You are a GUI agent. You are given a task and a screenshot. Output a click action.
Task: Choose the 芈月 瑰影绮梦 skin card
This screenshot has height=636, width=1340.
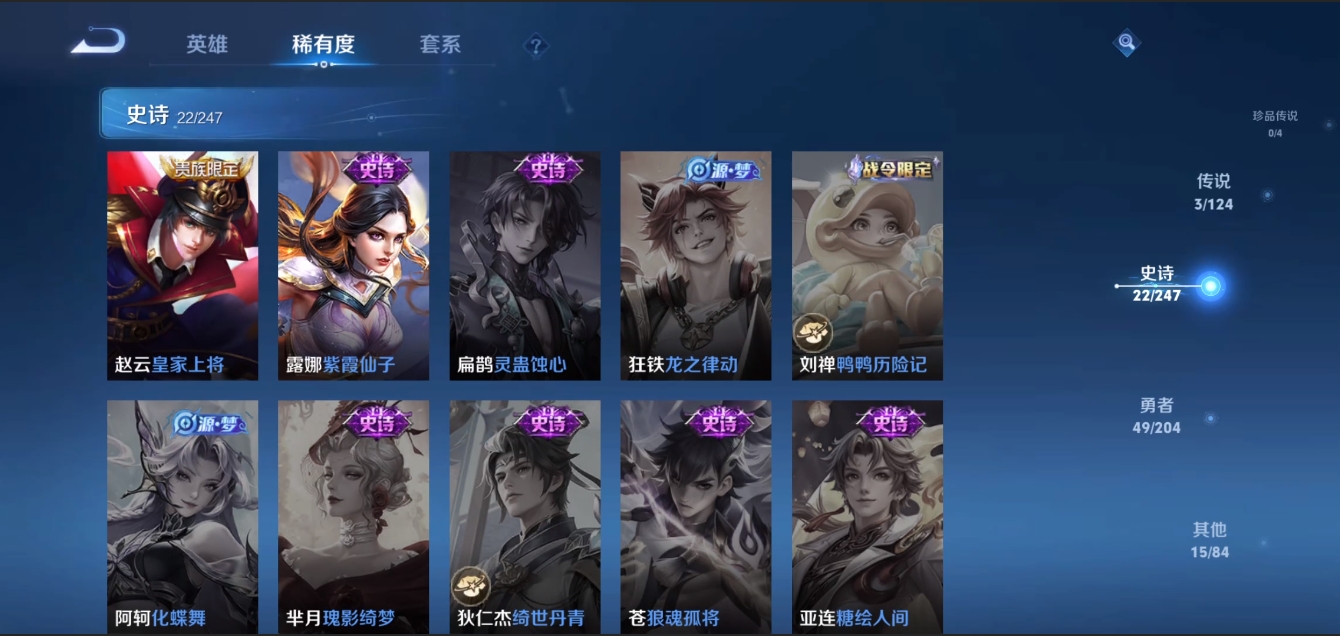pos(353,516)
